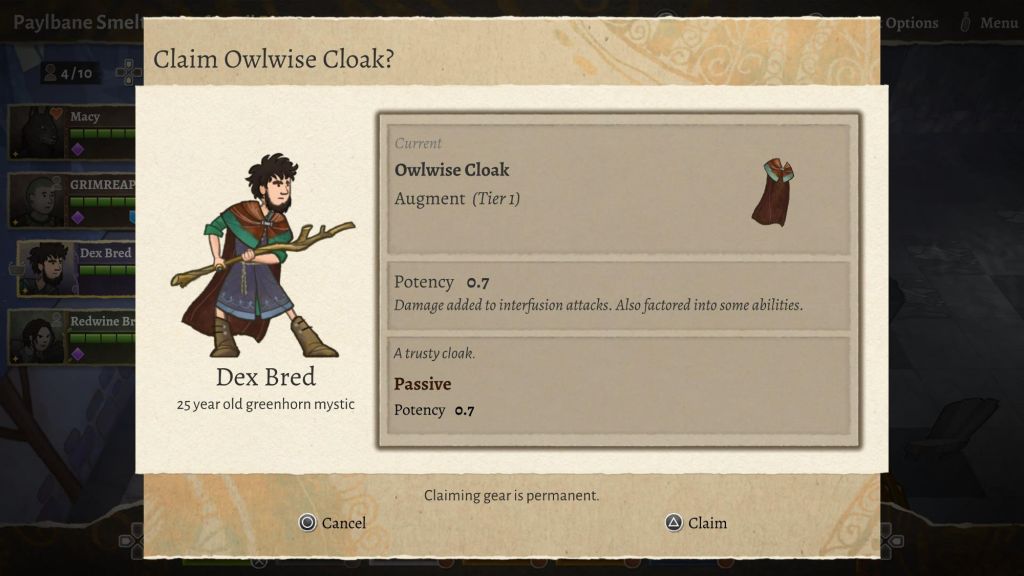Select GRIMREAPER in the party list
The width and height of the screenshot is (1024, 576).
coord(72,200)
